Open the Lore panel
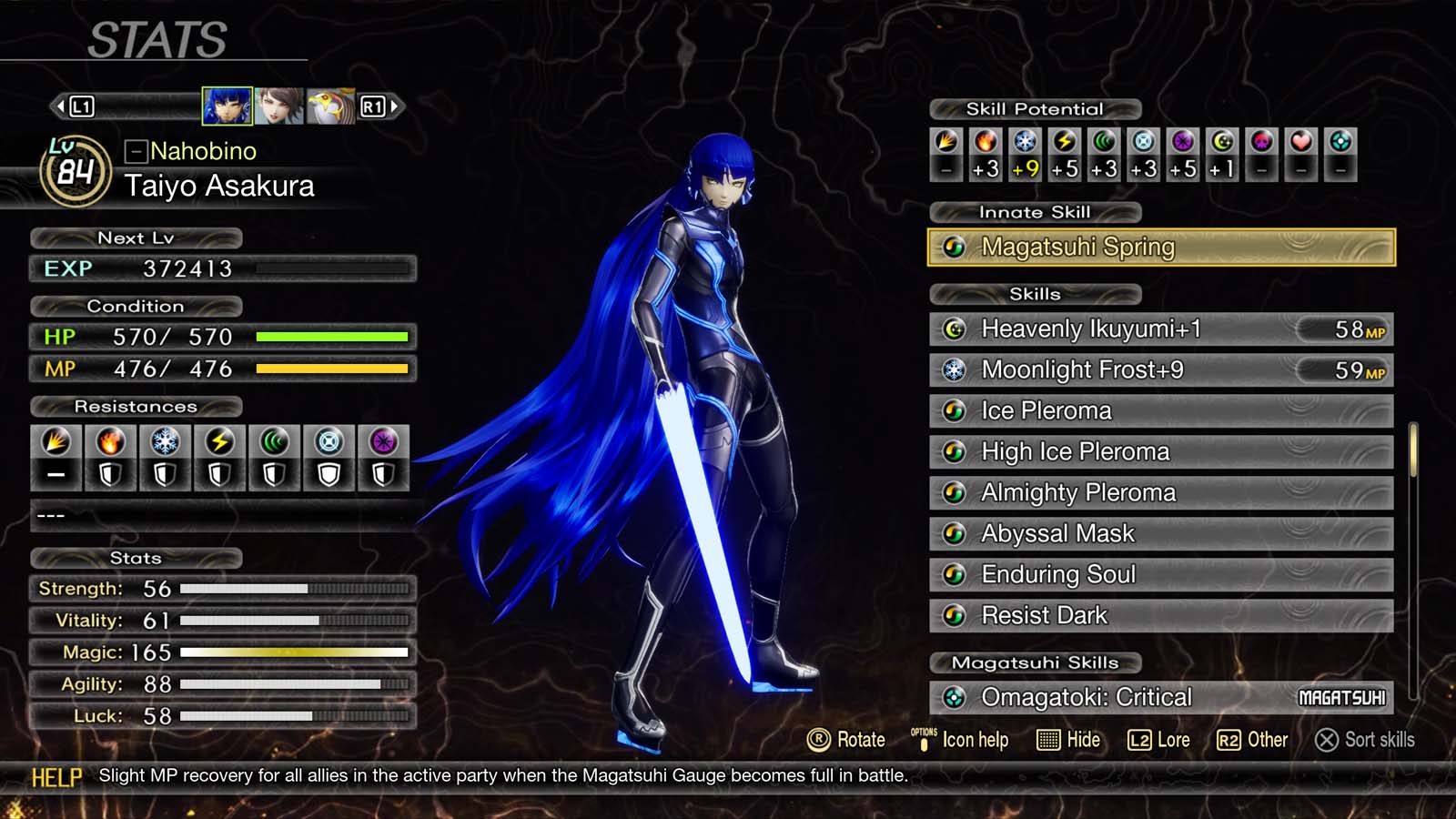The width and height of the screenshot is (1456, 819). tap(1160, 740)
